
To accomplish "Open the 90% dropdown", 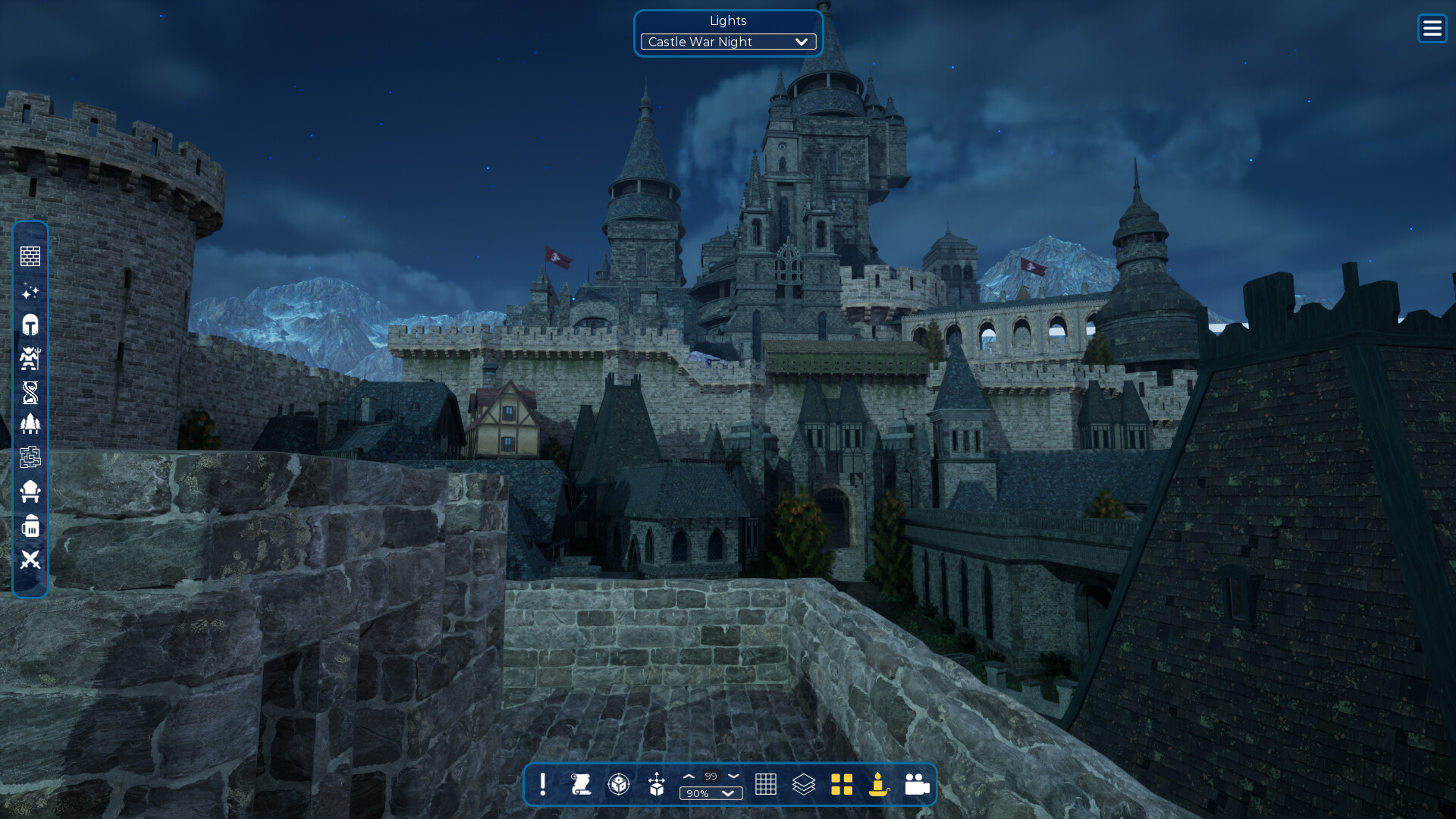I will [x=711, y=793].
